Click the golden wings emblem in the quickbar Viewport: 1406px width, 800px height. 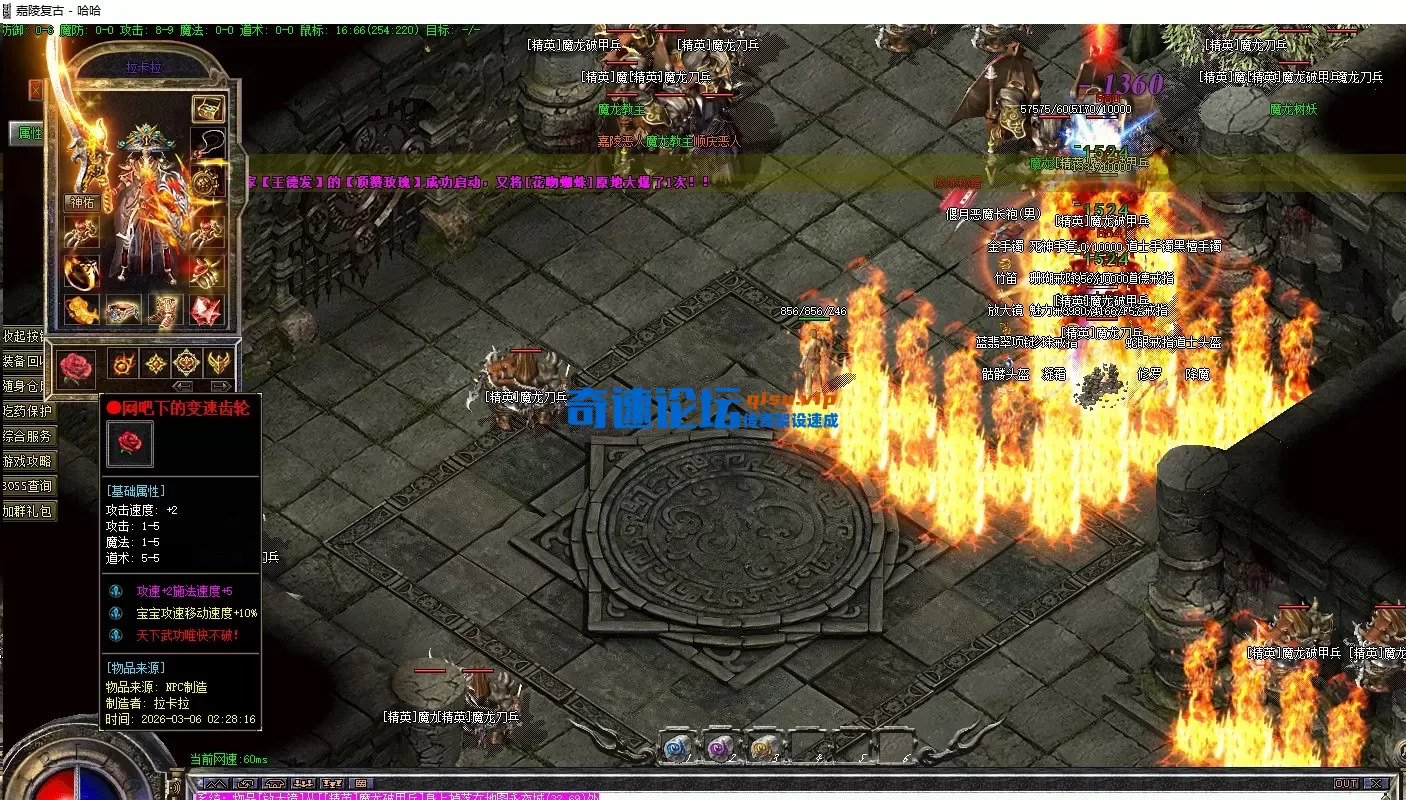[x=219, y=363]
